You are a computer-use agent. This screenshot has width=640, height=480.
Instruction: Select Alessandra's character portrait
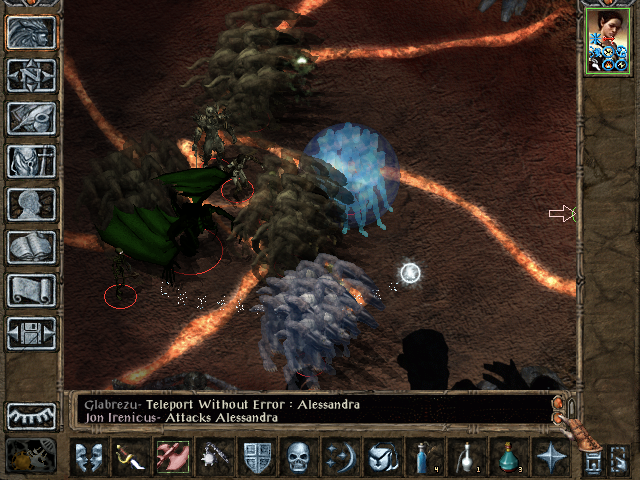607,40
